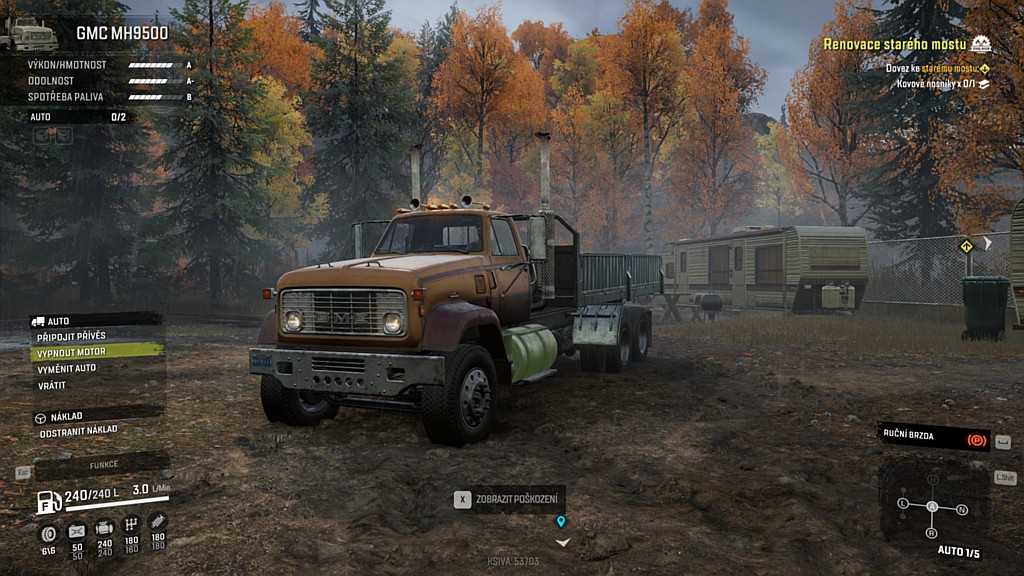Click the suspension spring status icon

coord(158,522)
